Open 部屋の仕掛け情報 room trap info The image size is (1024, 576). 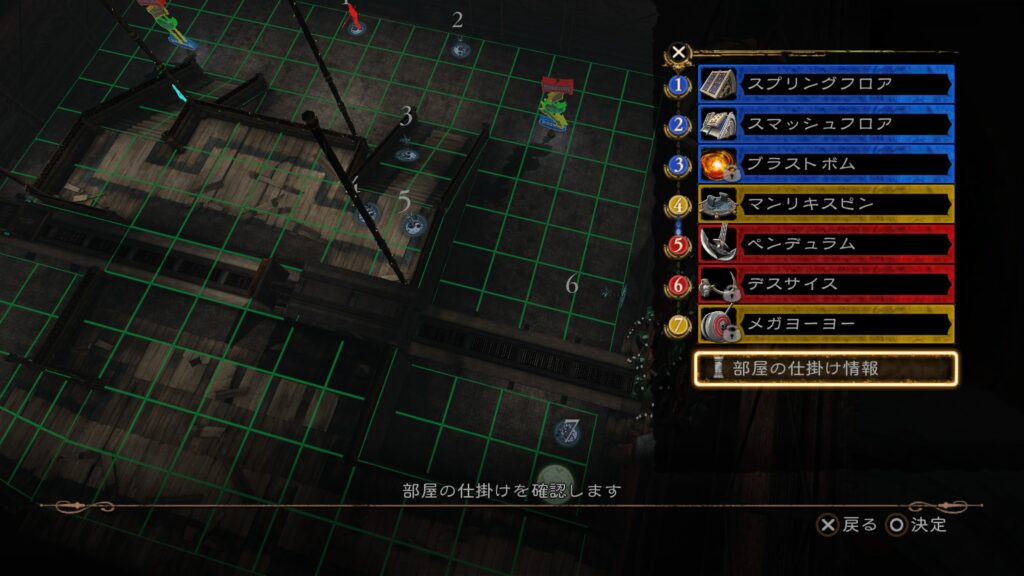826,368
